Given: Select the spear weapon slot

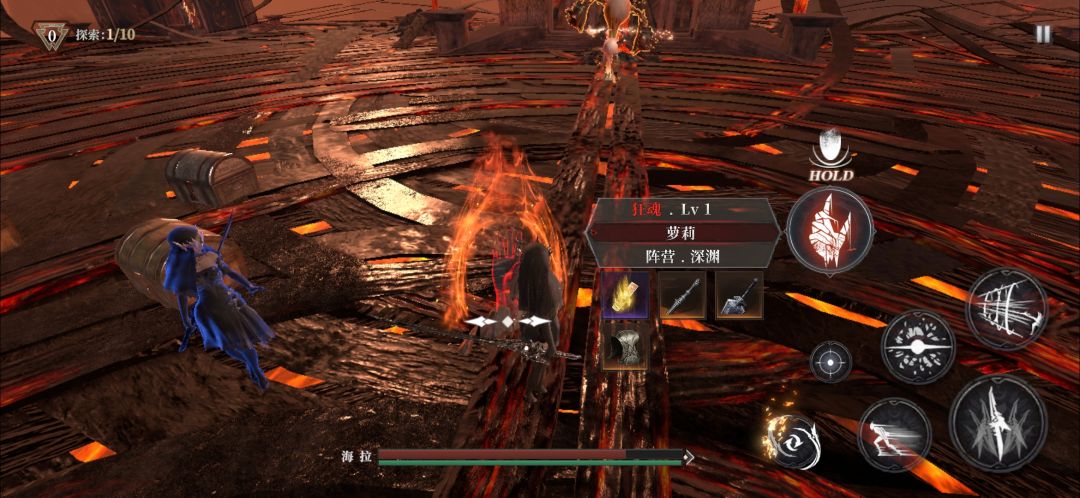Looking at the screenshot, I should pyautogui.click(x=682, y=295).
